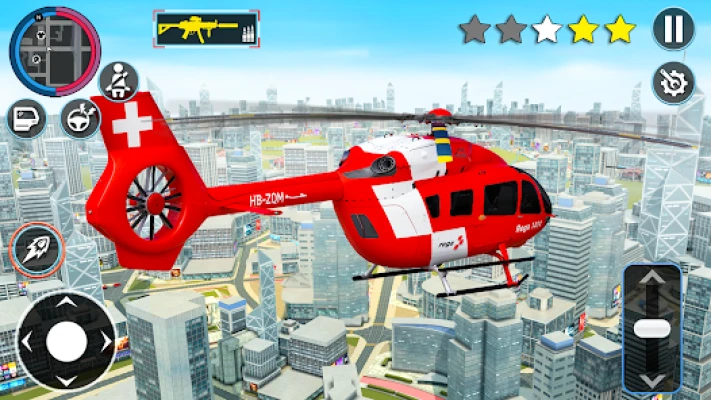Open the wrench and gear settings
Image resolution: width=711 pixels, height=400 pixels.
(673, 82)
